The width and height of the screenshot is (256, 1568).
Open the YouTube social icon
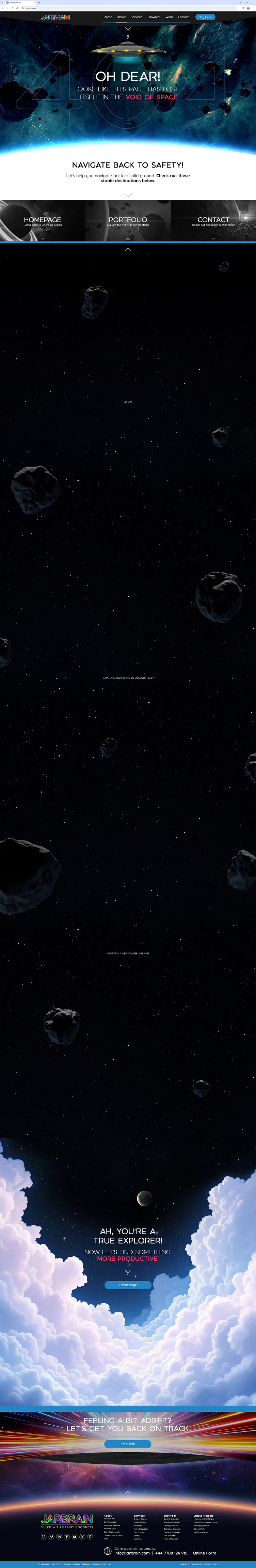pyautogui.click(x=74, y=1536)
